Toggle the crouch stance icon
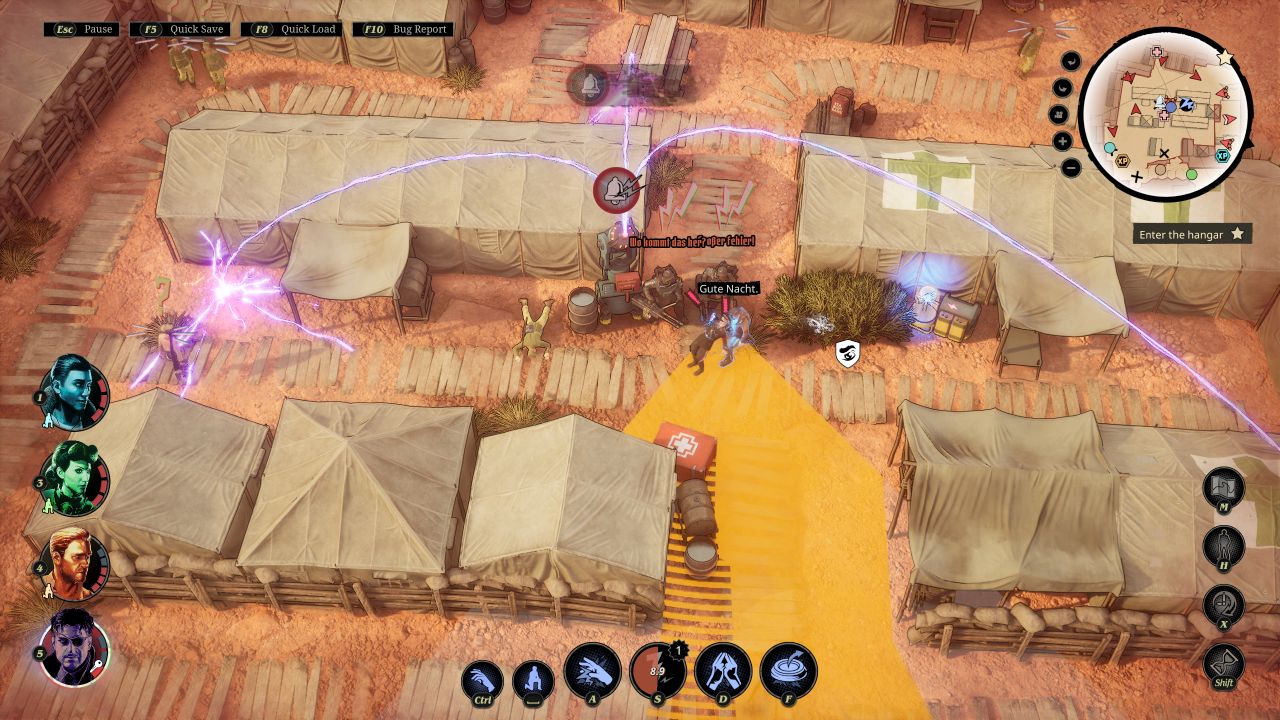 click(533, 681)
